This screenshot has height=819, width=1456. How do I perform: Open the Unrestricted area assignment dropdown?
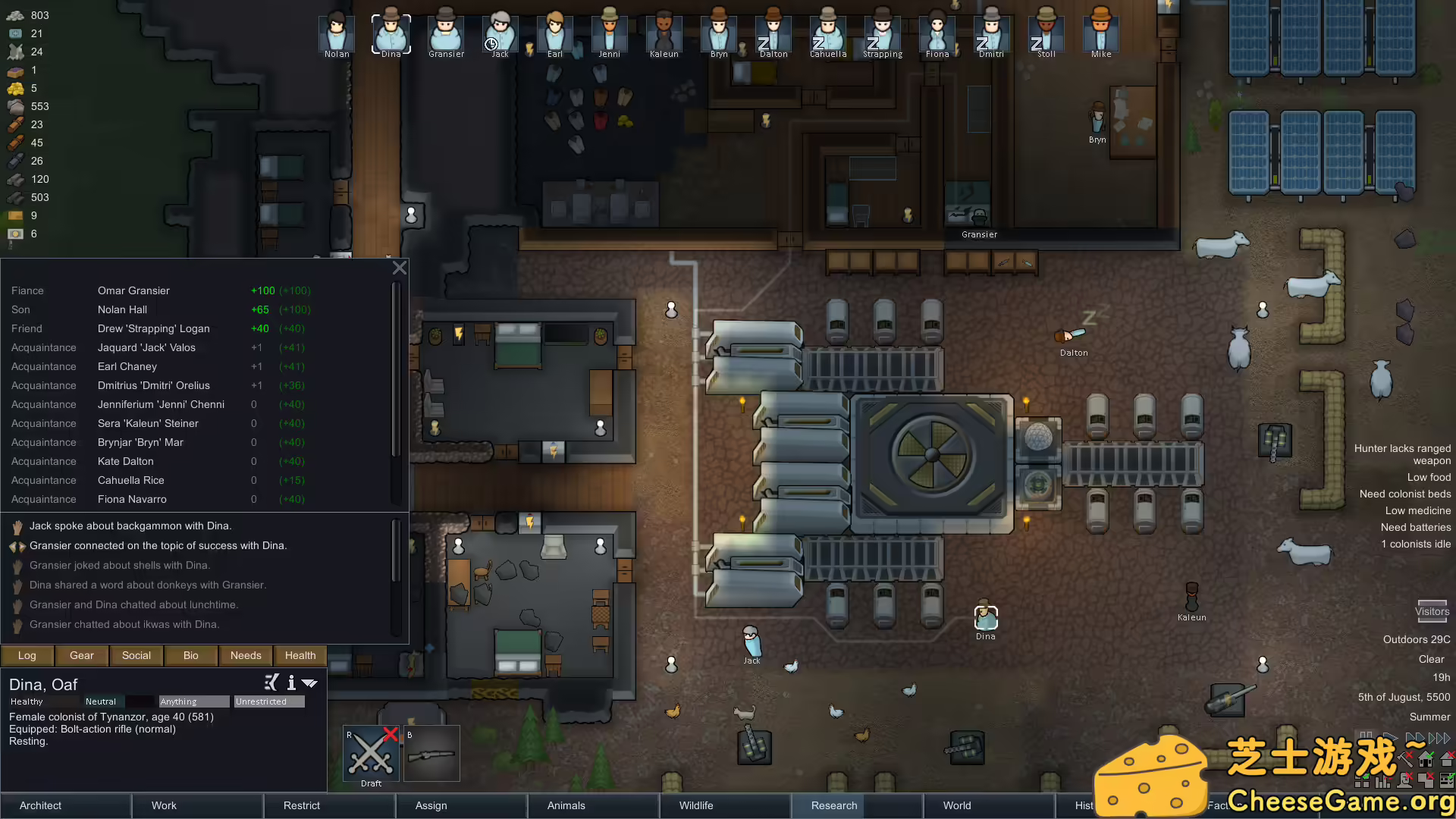[x=268, y=701]
